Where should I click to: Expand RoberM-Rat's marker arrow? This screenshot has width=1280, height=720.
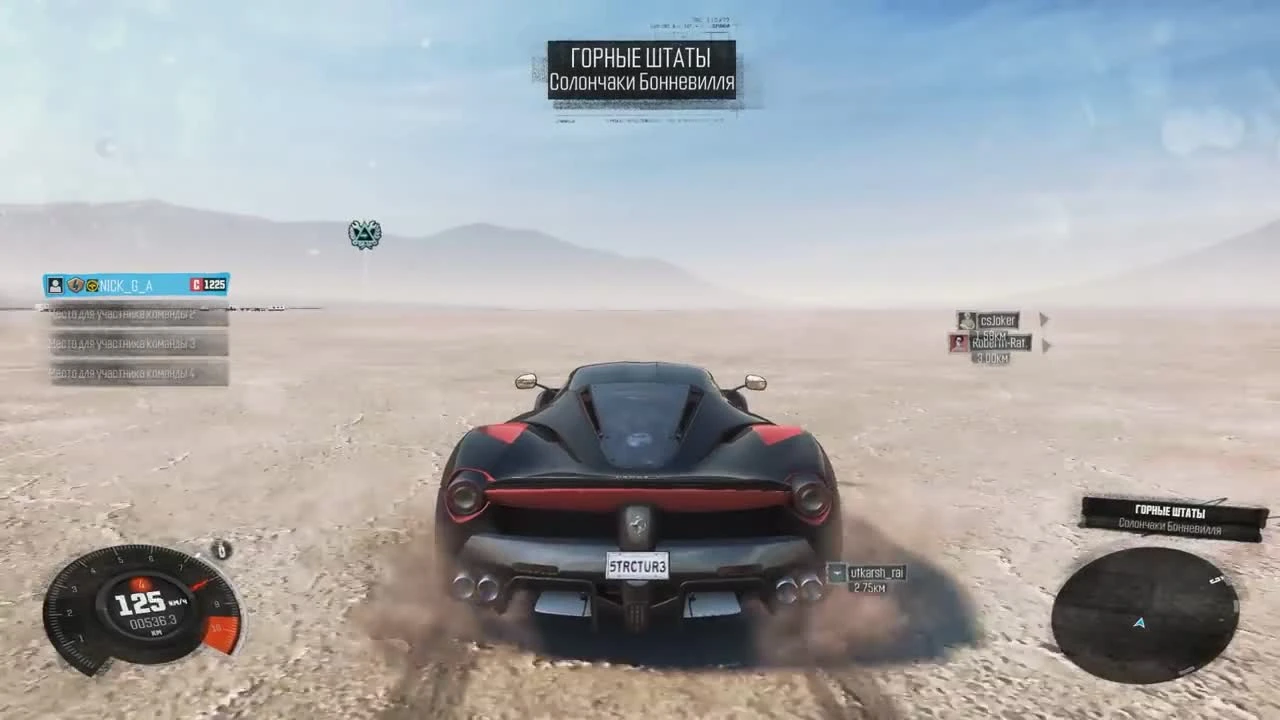pos(1047,344)
